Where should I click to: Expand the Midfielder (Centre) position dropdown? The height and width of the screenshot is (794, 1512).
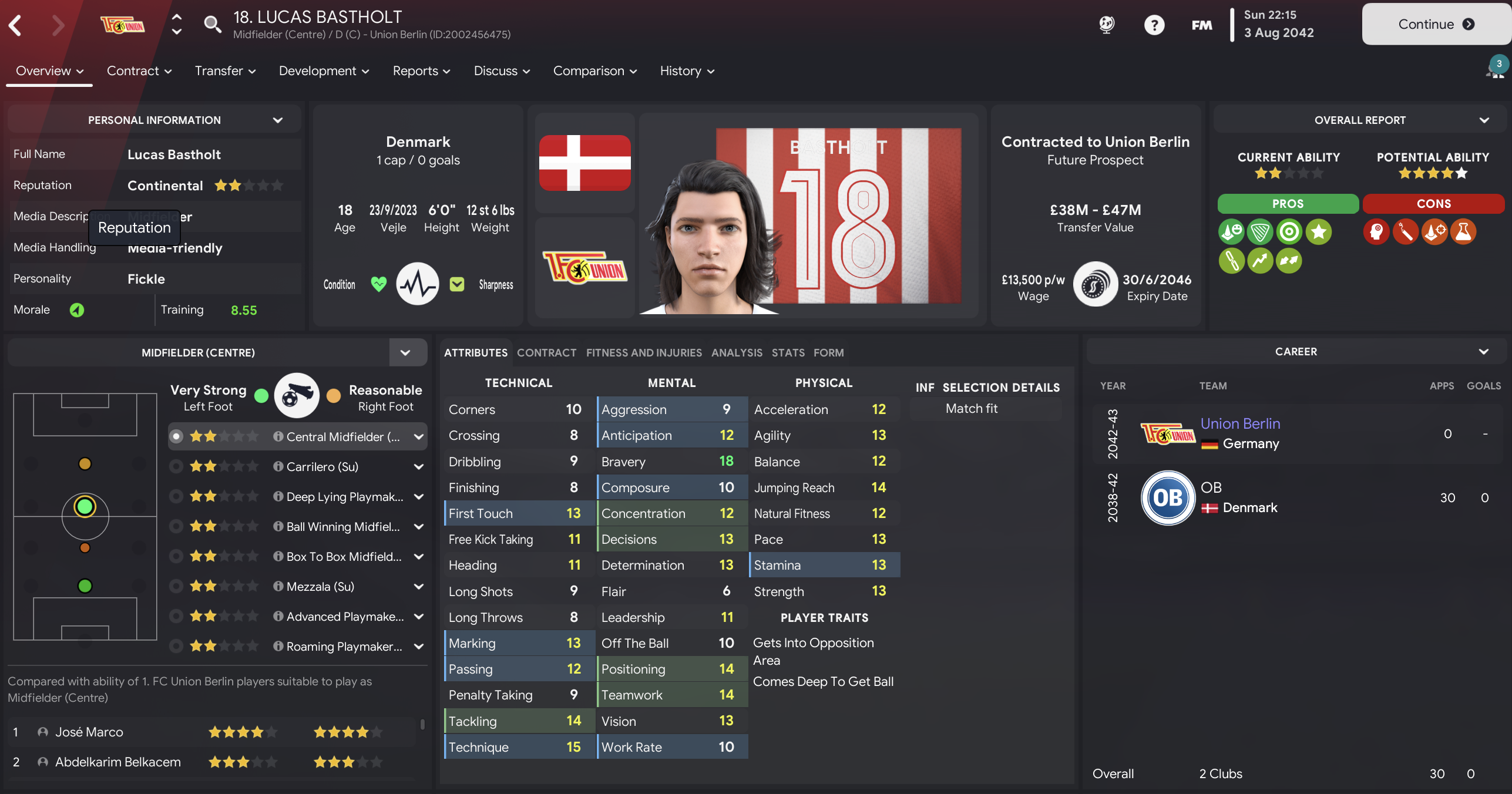tap(405, 352)
